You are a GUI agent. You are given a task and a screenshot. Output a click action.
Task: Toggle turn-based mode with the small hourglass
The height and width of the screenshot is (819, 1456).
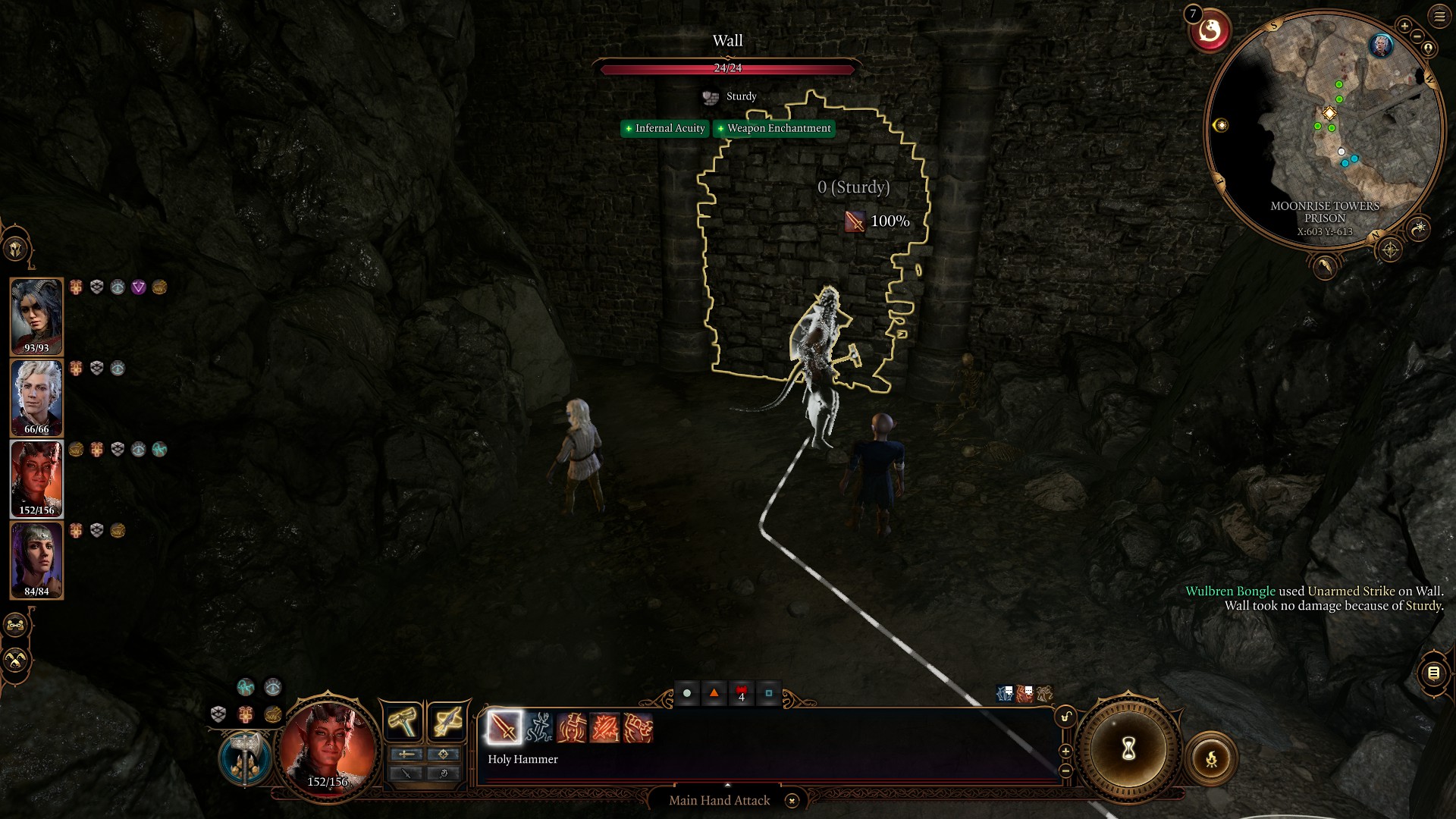click(1128, 748)
